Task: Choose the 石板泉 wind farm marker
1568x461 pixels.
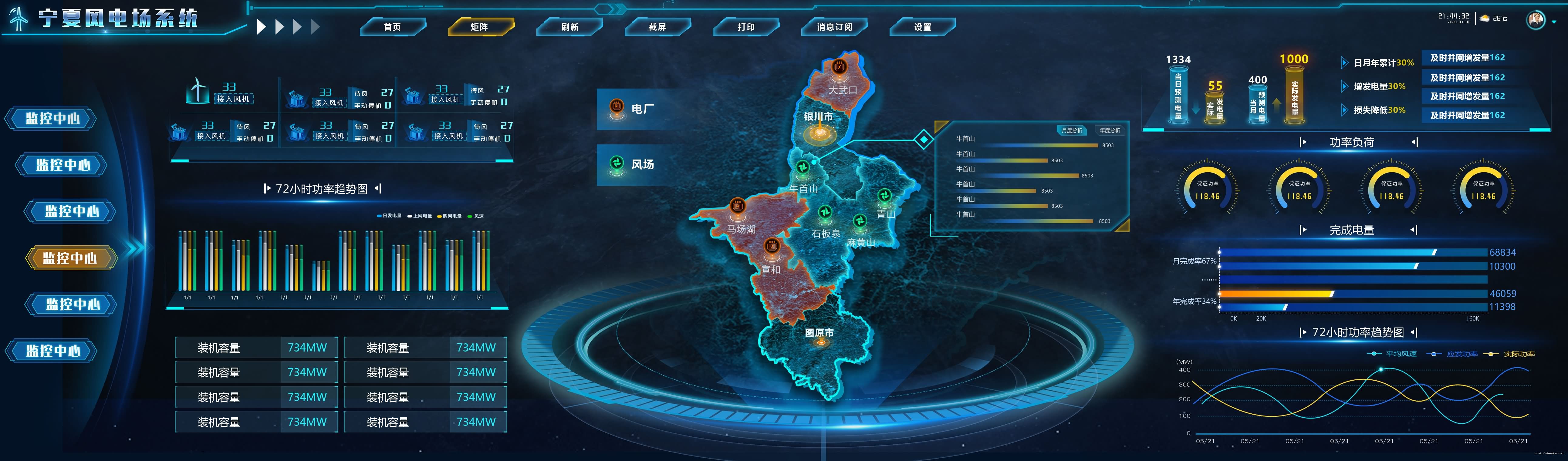Action: click(x=825, y=212)
